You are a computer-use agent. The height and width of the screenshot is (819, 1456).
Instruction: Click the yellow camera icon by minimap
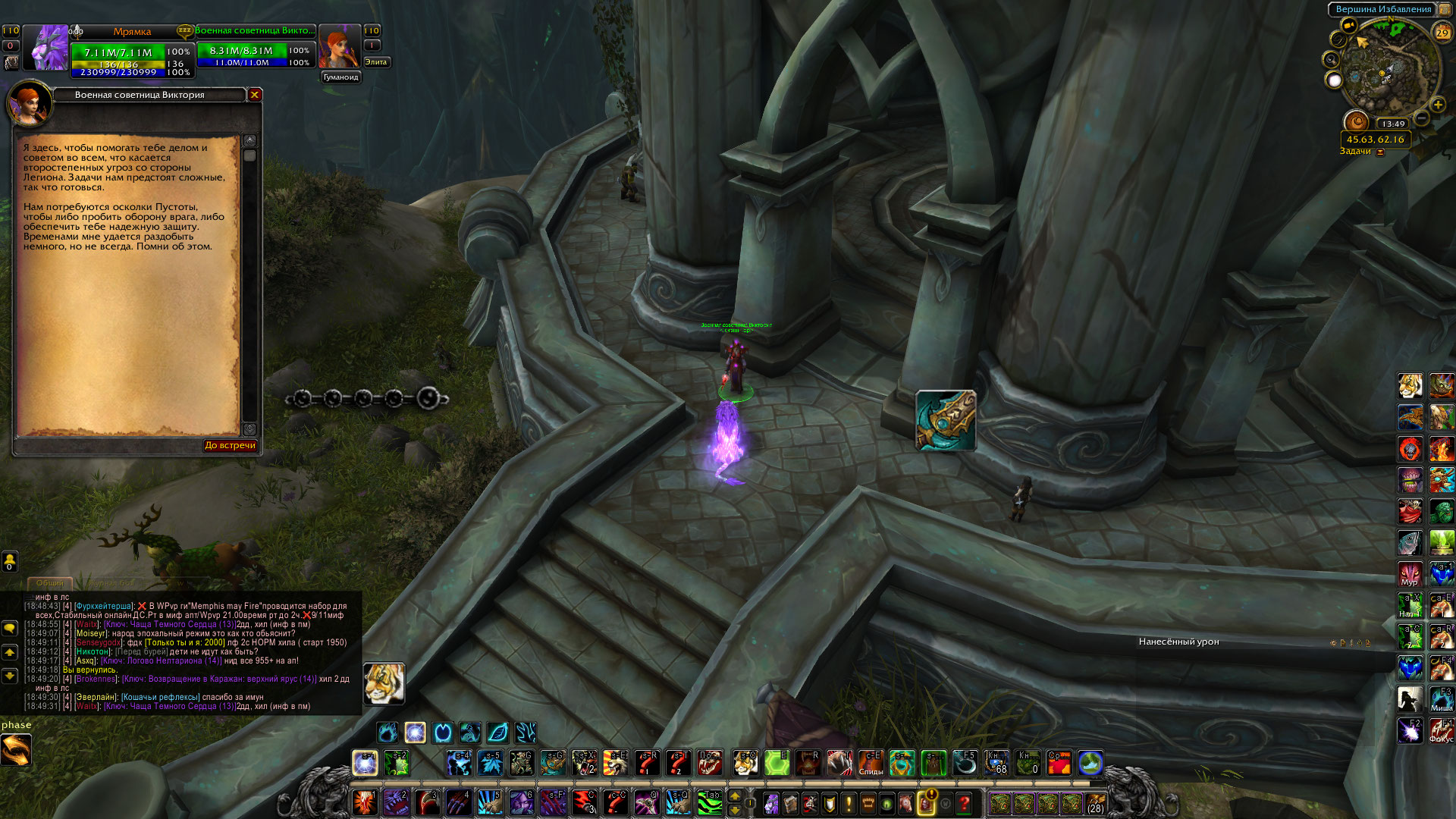tap(1348, 25)
